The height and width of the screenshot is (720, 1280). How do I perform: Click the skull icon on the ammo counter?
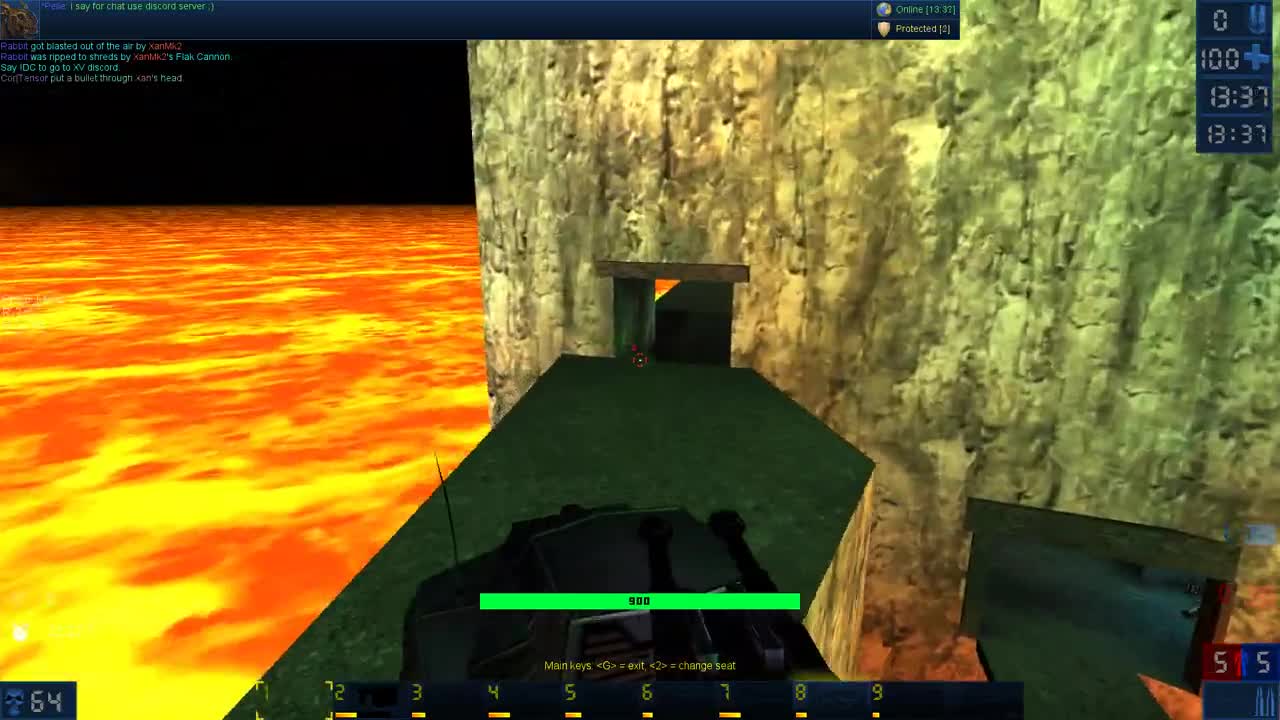click(x=14, y=700)
